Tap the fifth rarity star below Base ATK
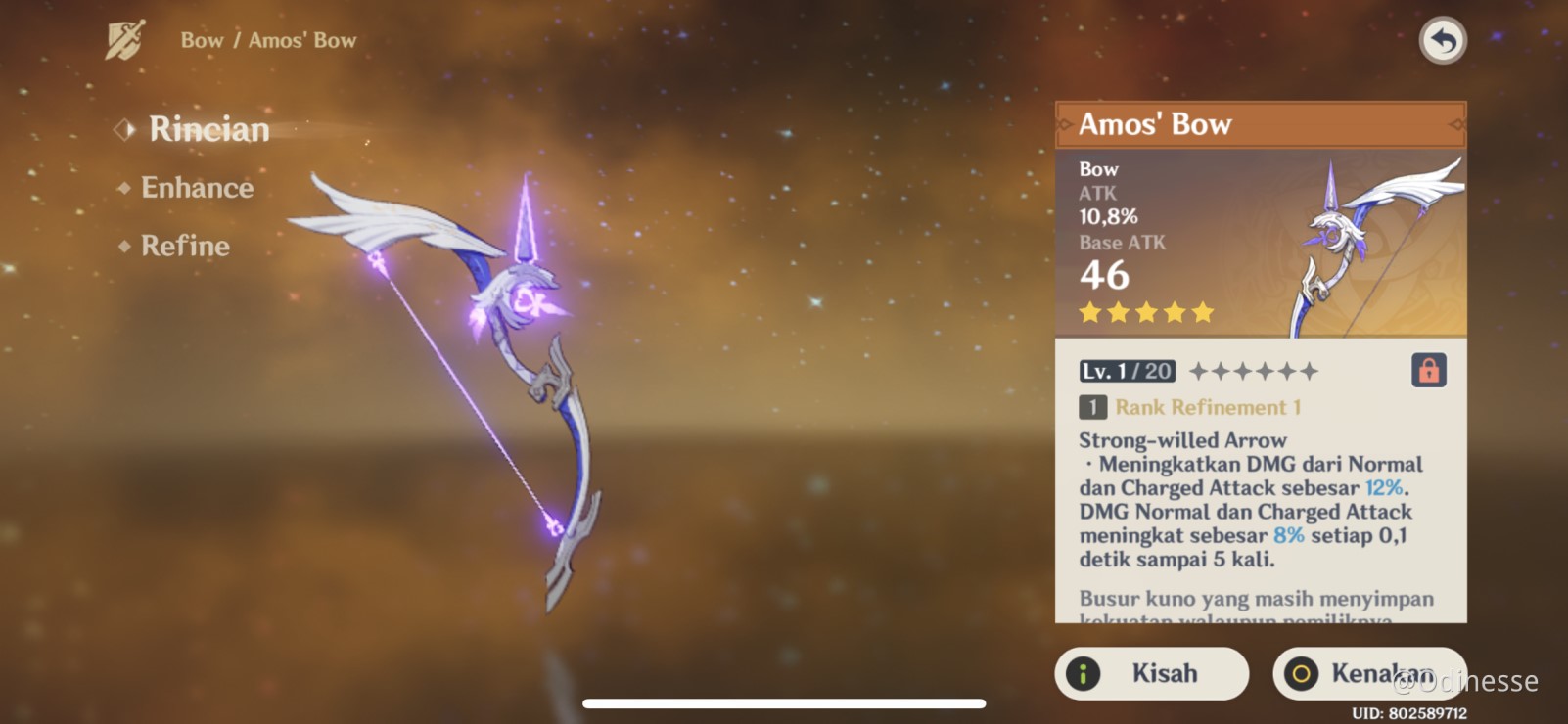Viewport: 1568px width, 724px height. point(1201,311)
